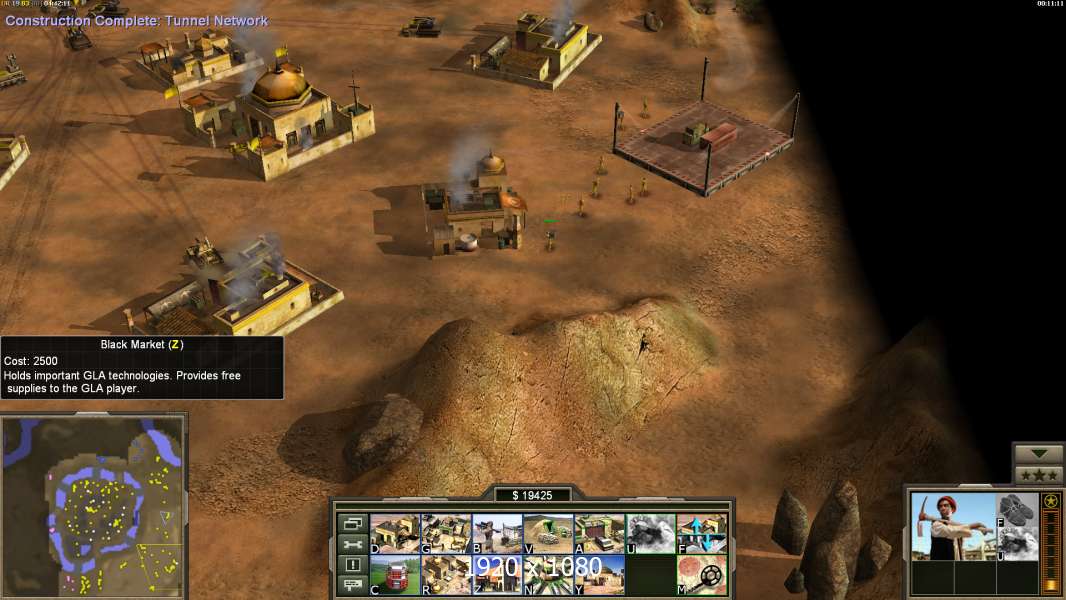Select the Black Market build icon (Z)
This screenshot has height=600, width=1066.
pyautogui.click(x=496, y=574)
